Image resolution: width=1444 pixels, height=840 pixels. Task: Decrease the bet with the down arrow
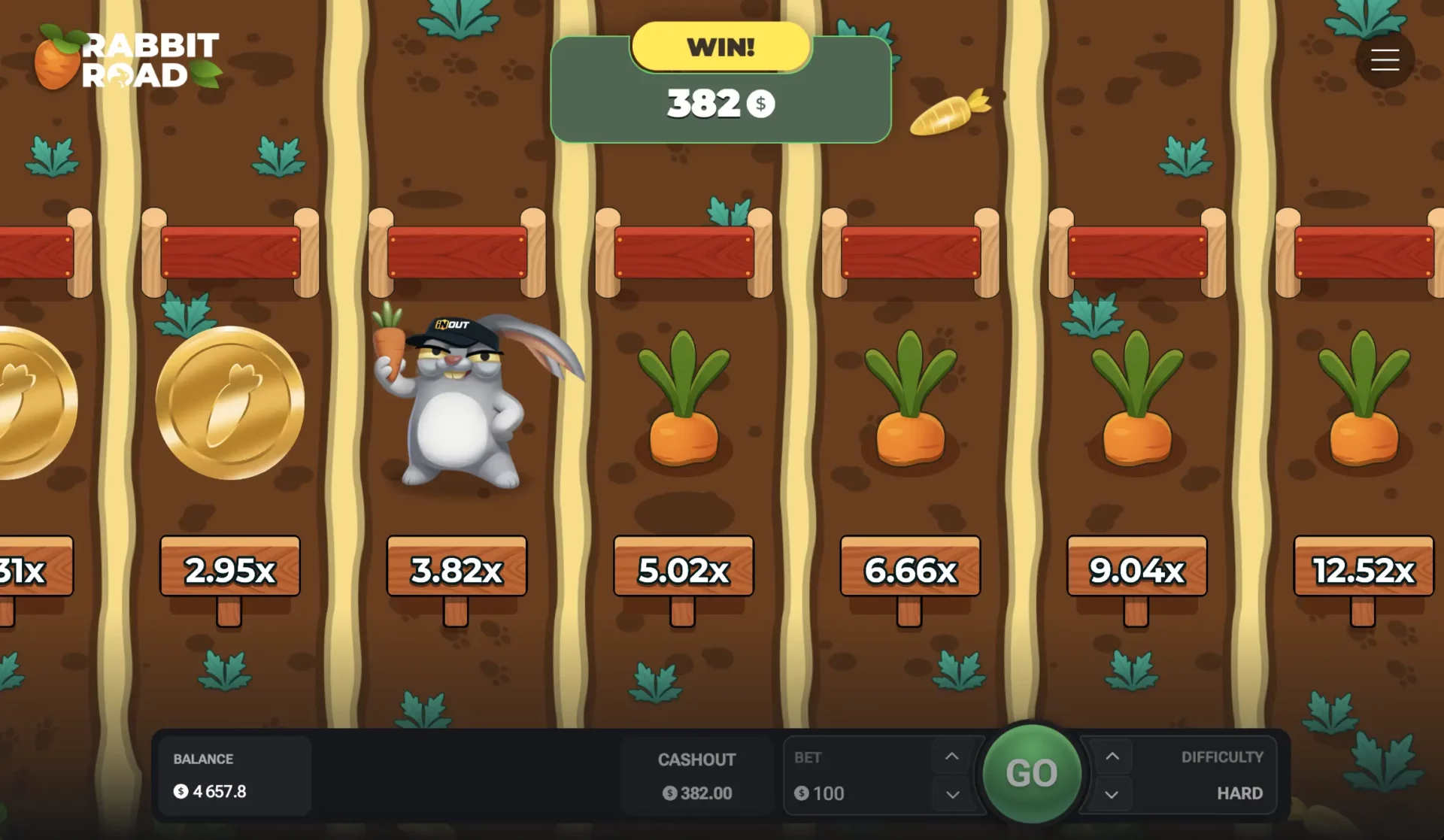[x=951, y=793]
